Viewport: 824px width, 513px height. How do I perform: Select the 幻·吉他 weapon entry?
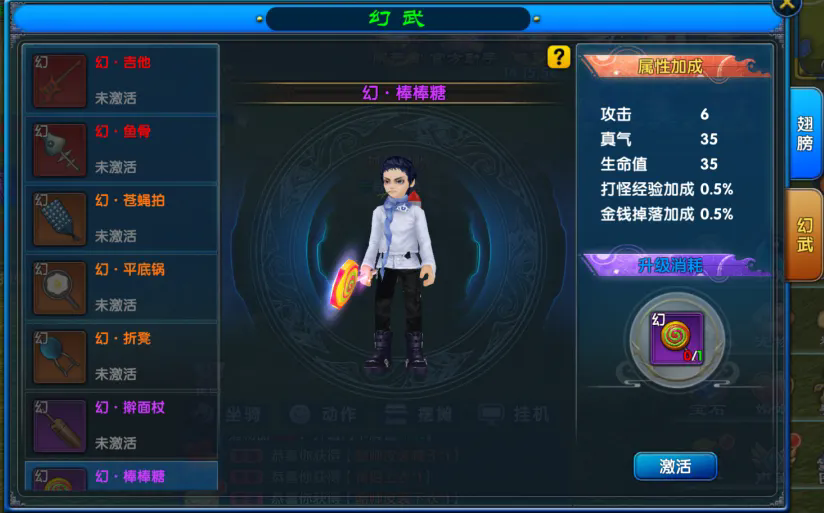[122, 79]
